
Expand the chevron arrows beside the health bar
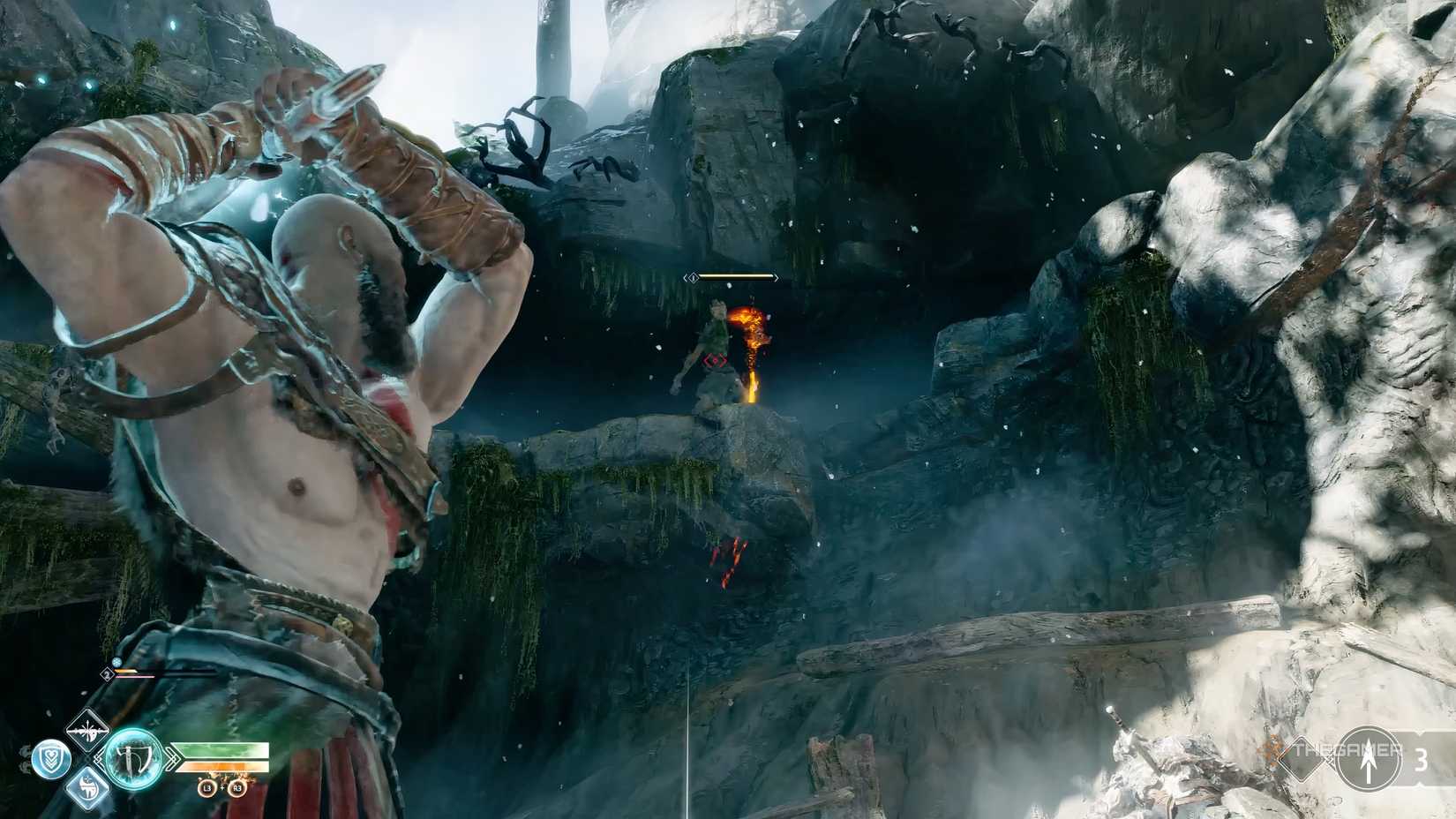[171, 758]
